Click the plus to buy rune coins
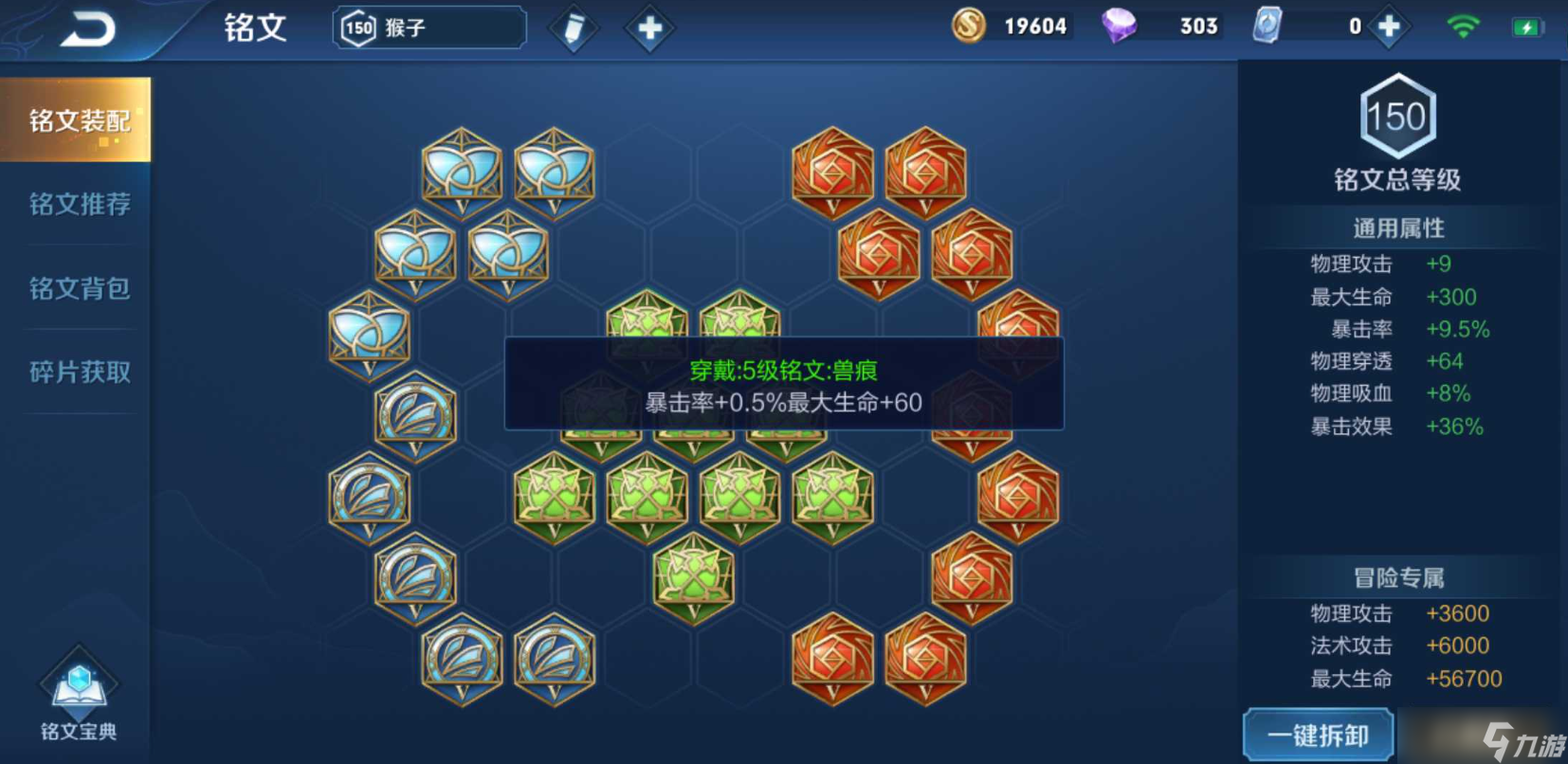Screen dimensions: 1568x764 click(x=1388, y=27)
